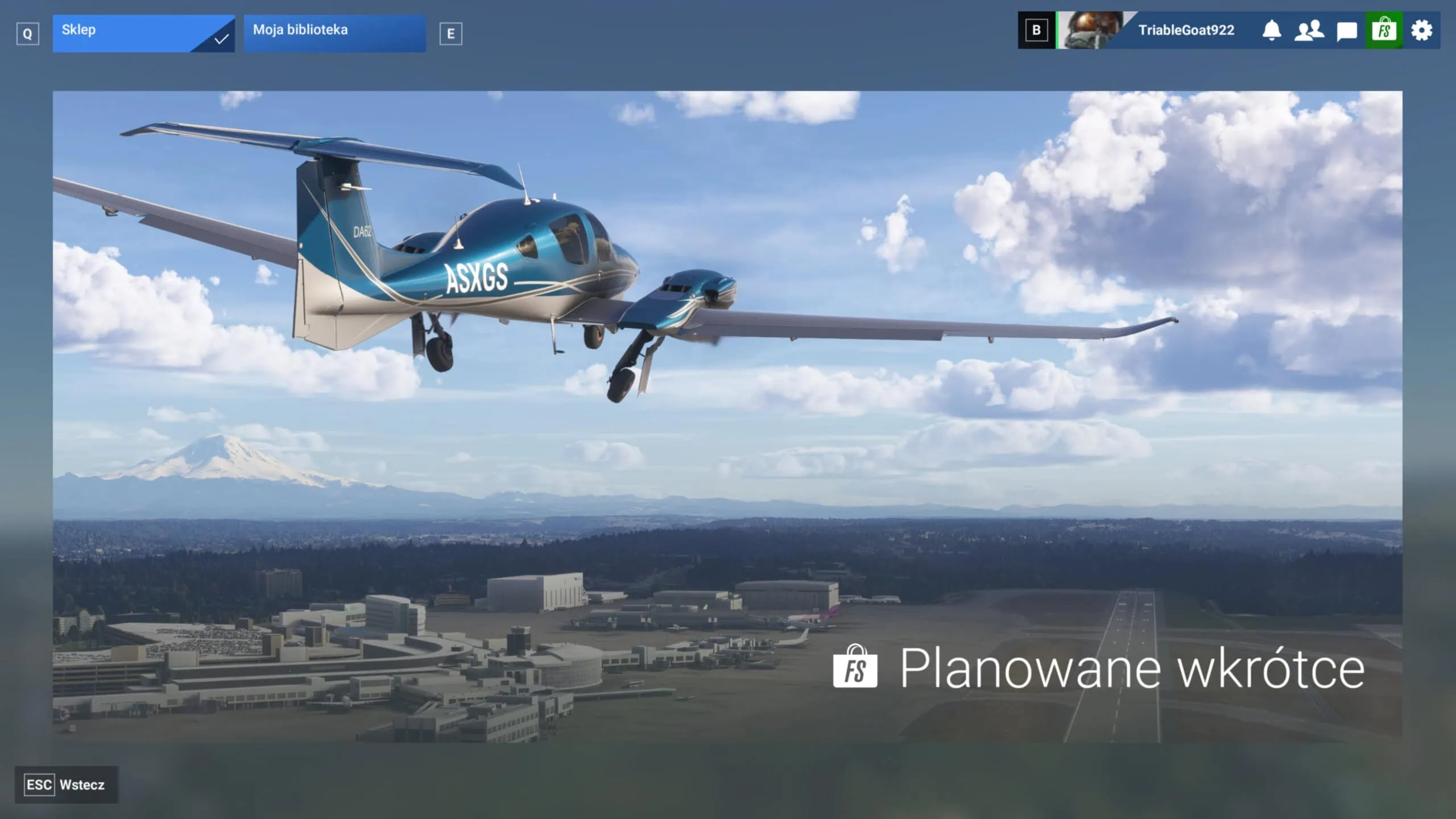Screen dimensions: 1456x819
Task: Open notifications via the bell icon
Action: coord(1273,31)
